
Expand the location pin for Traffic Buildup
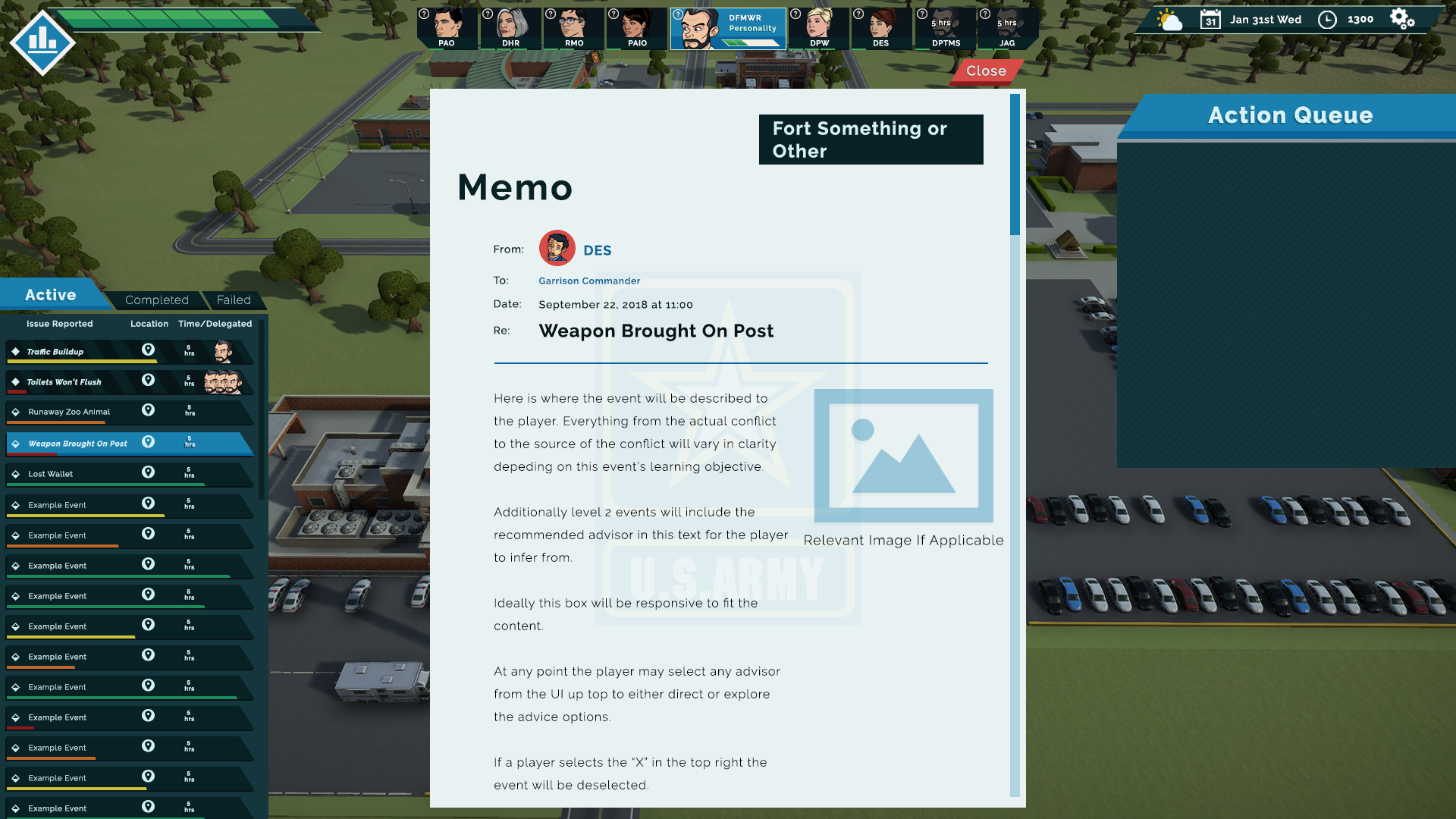point(149,350)
